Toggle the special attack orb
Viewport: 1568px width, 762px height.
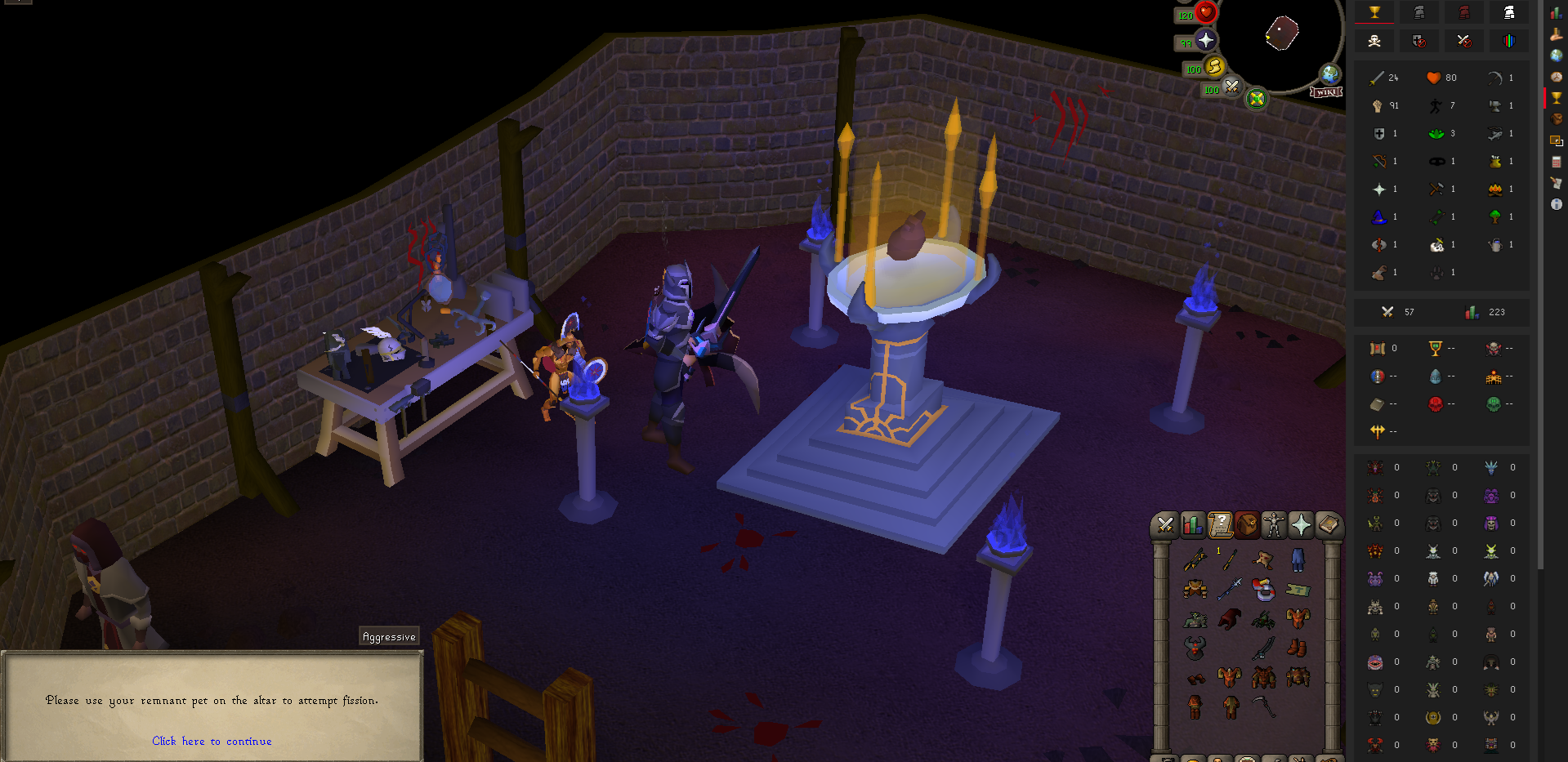click(1231, 87)
